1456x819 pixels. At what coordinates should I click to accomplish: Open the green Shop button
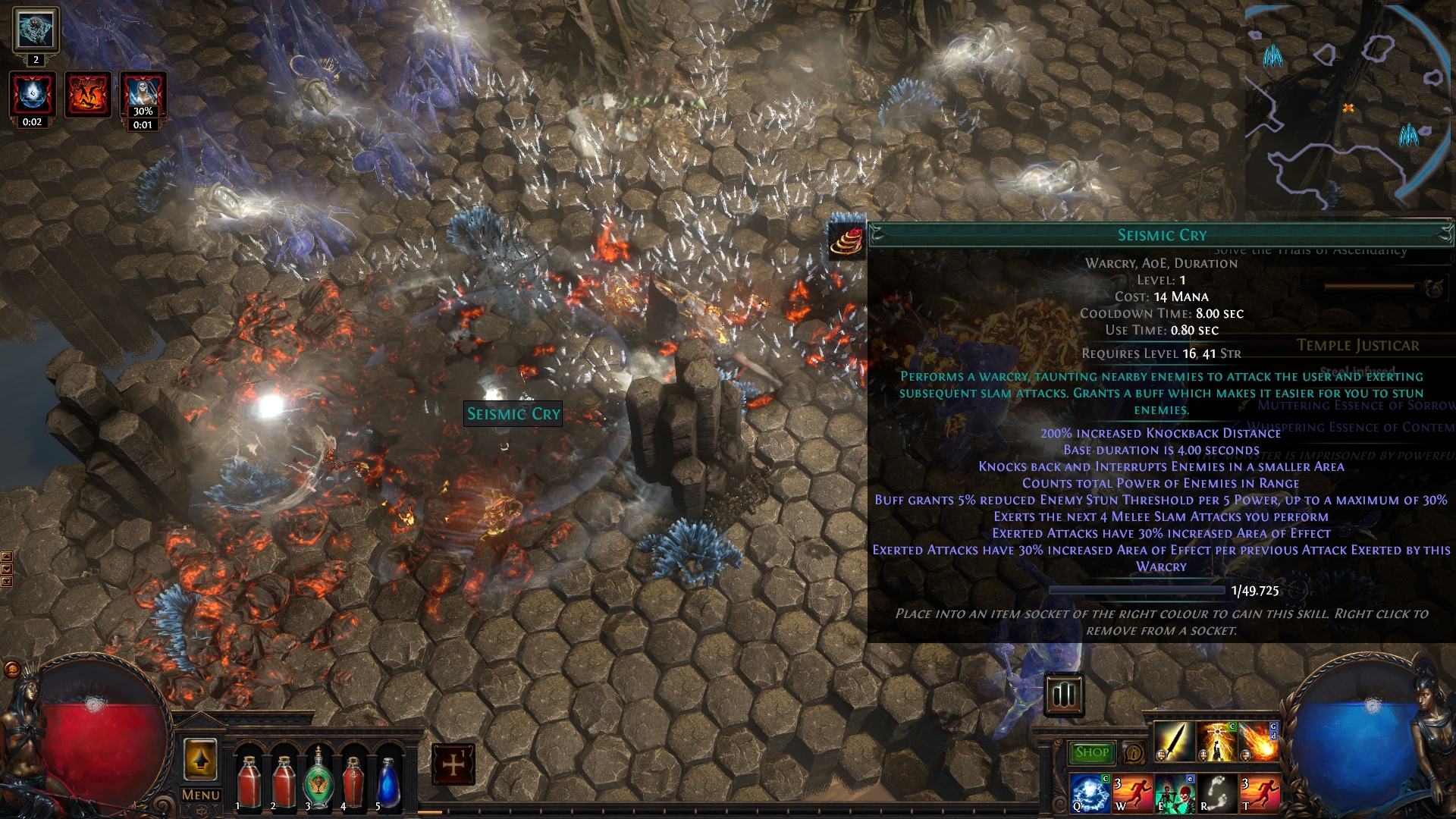pos(1092,752)
